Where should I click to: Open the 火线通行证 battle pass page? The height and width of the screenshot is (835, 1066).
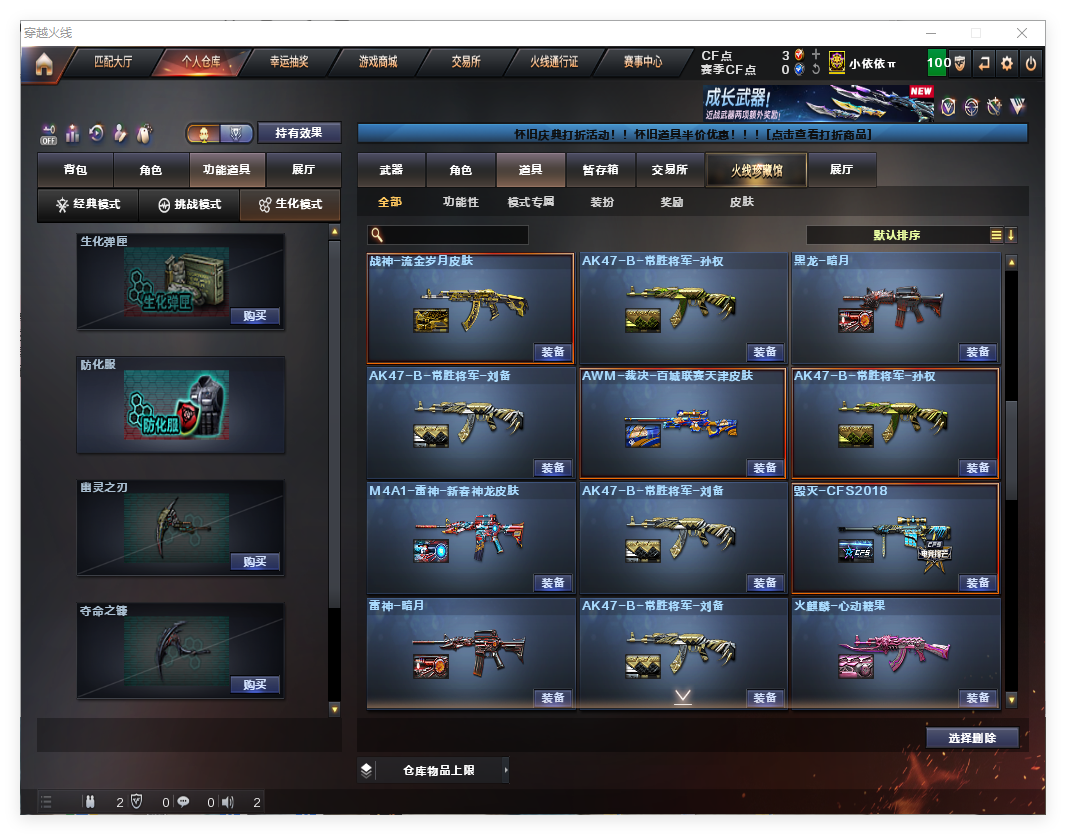554,62
